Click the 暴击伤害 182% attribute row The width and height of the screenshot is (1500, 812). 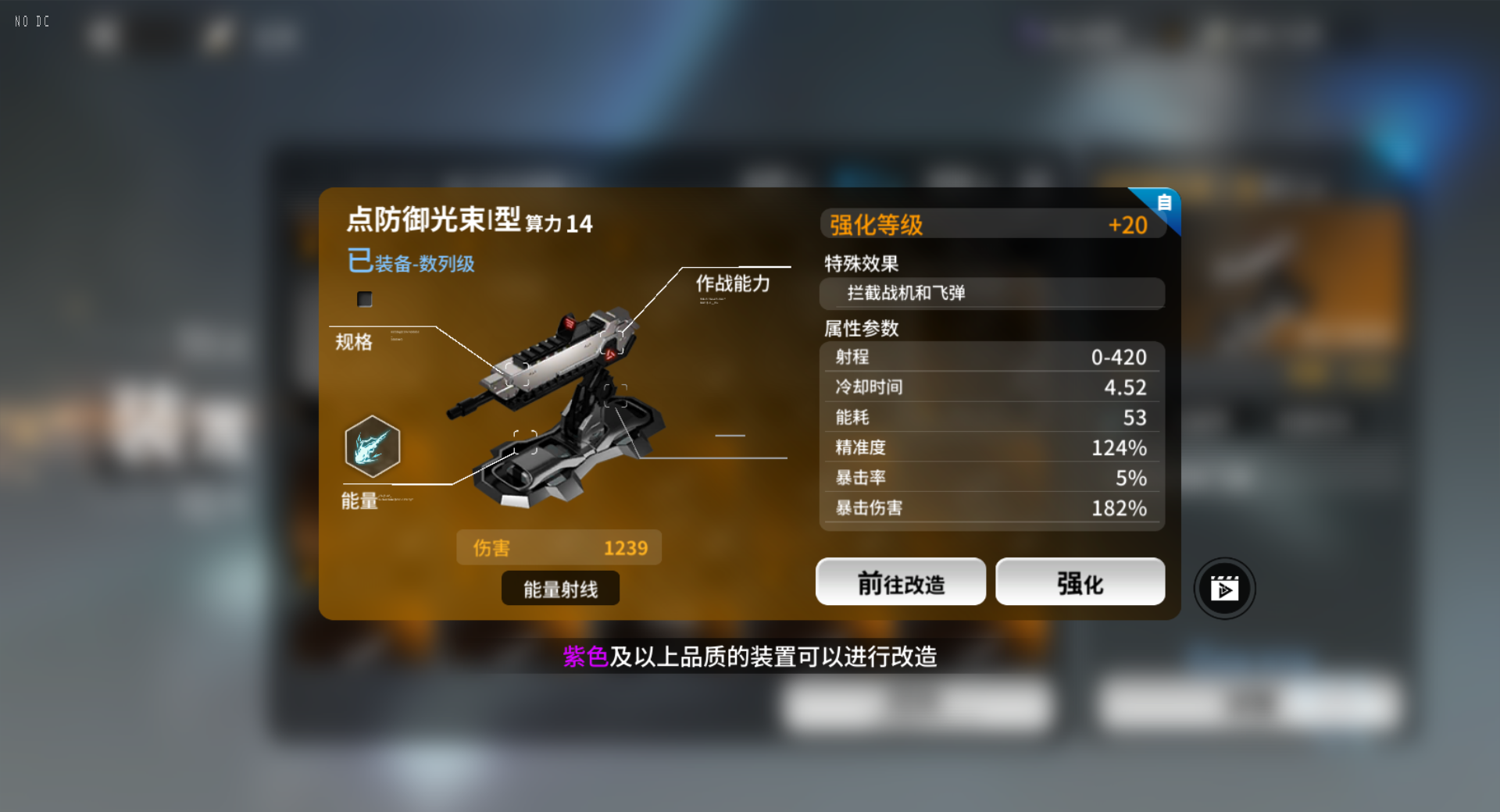pyautogui.click(x=991, y=507)
